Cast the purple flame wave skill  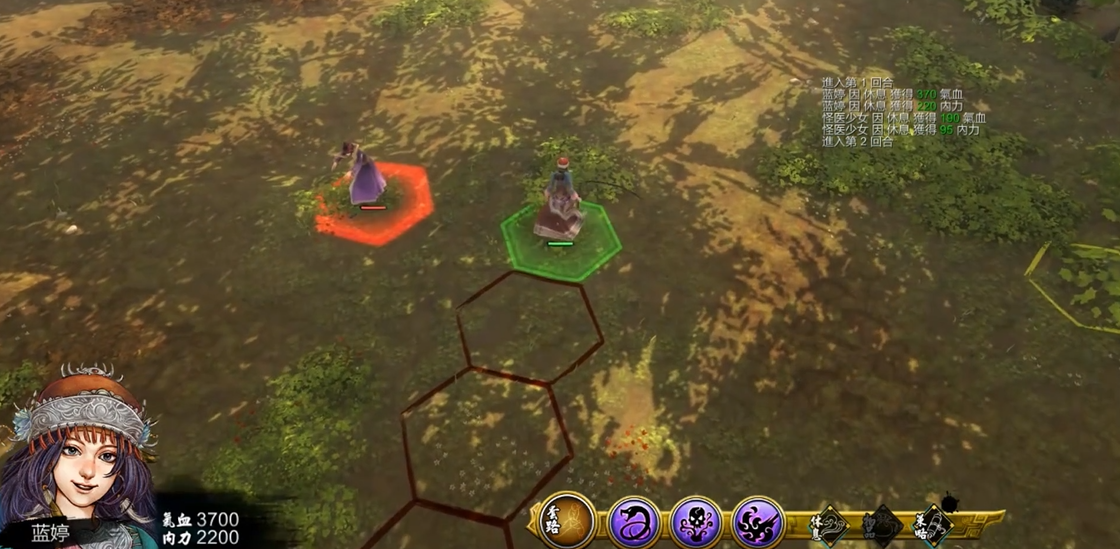[758, 522]
